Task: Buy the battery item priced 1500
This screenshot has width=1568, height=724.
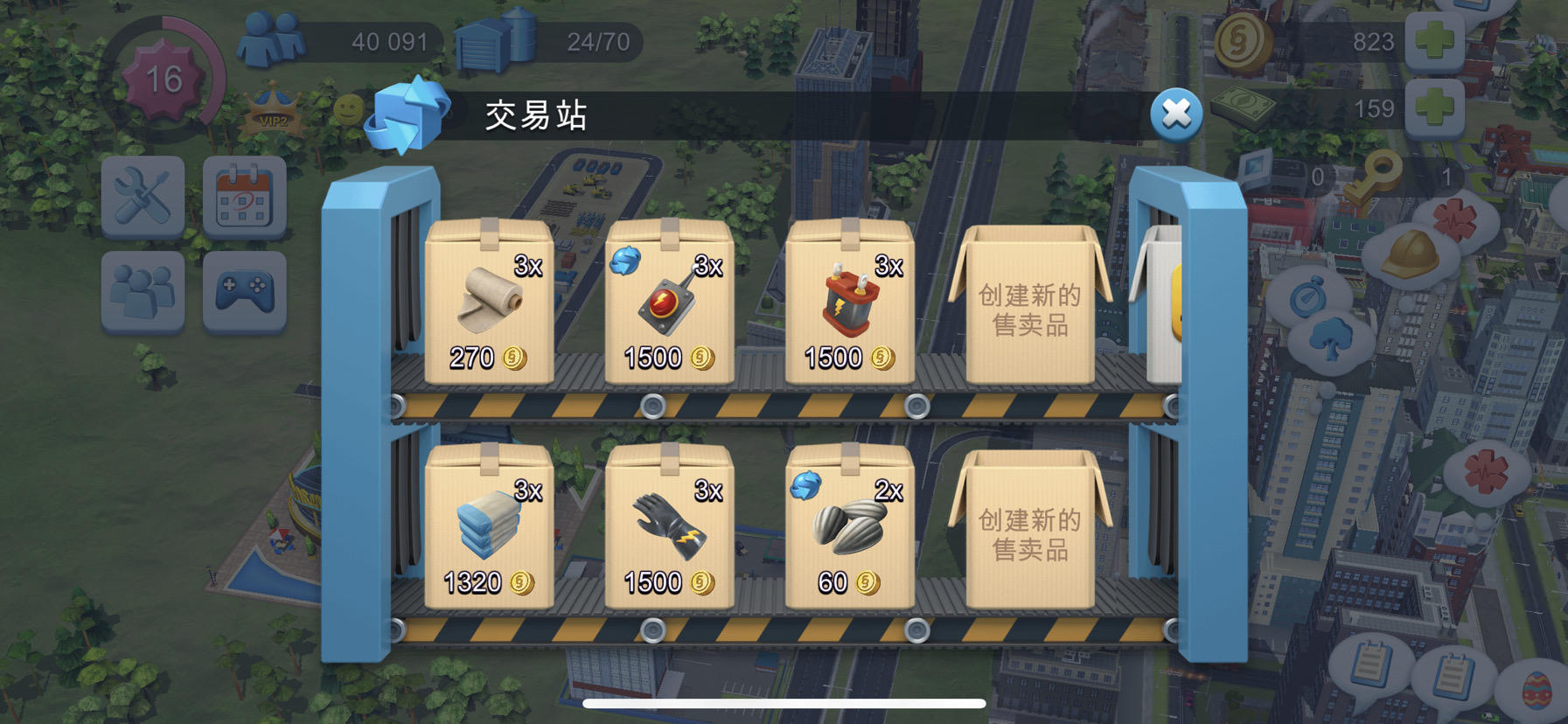Action: (848, 306)
